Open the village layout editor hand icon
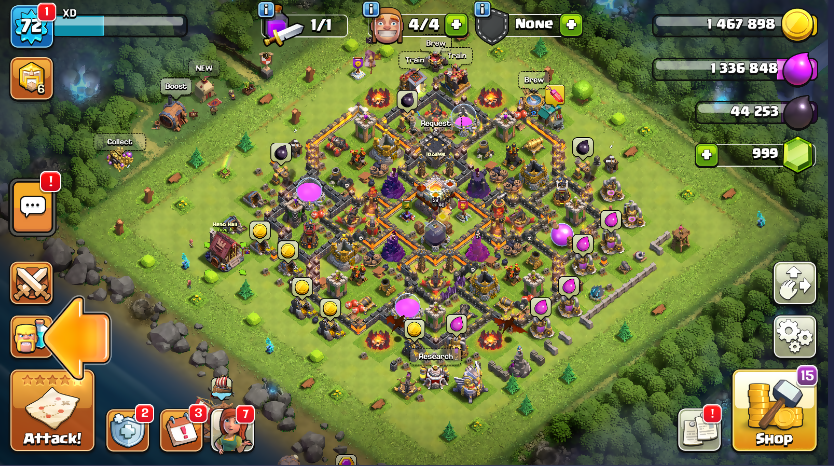The image size is (834, 466). [794, 283]
